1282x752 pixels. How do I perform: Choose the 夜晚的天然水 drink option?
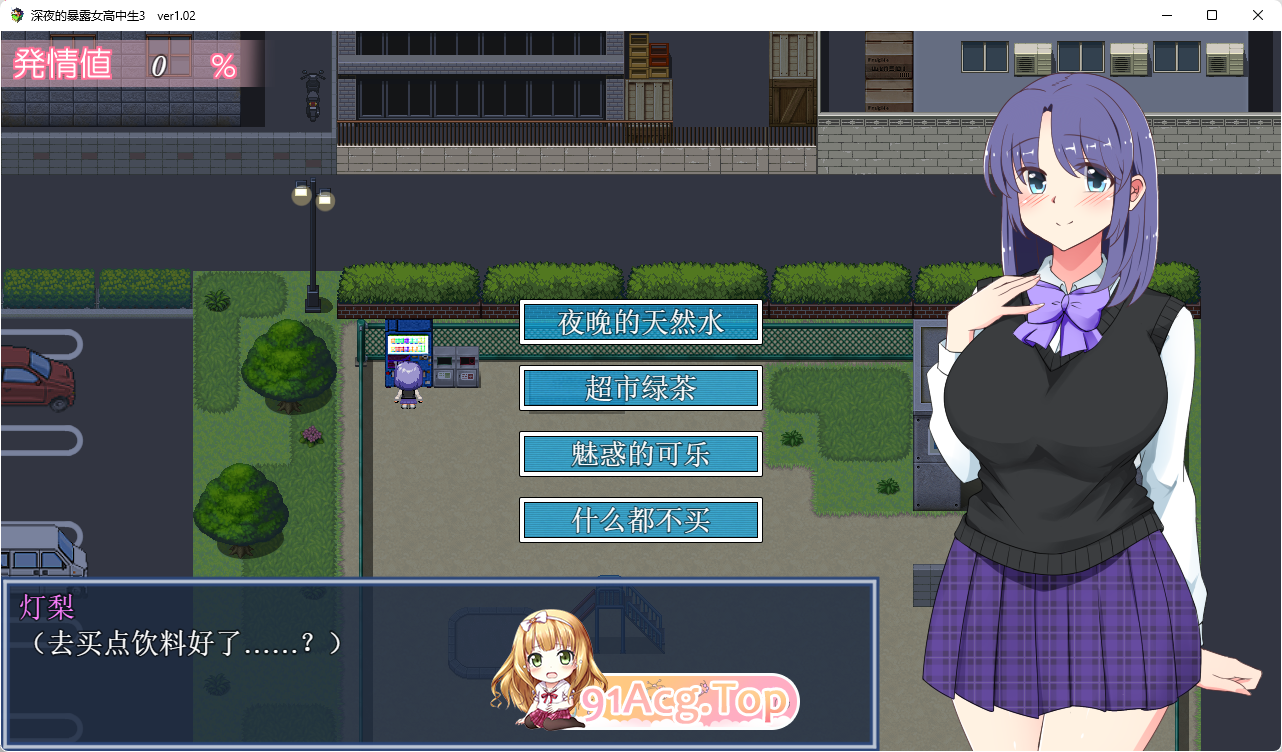point(641,322)
